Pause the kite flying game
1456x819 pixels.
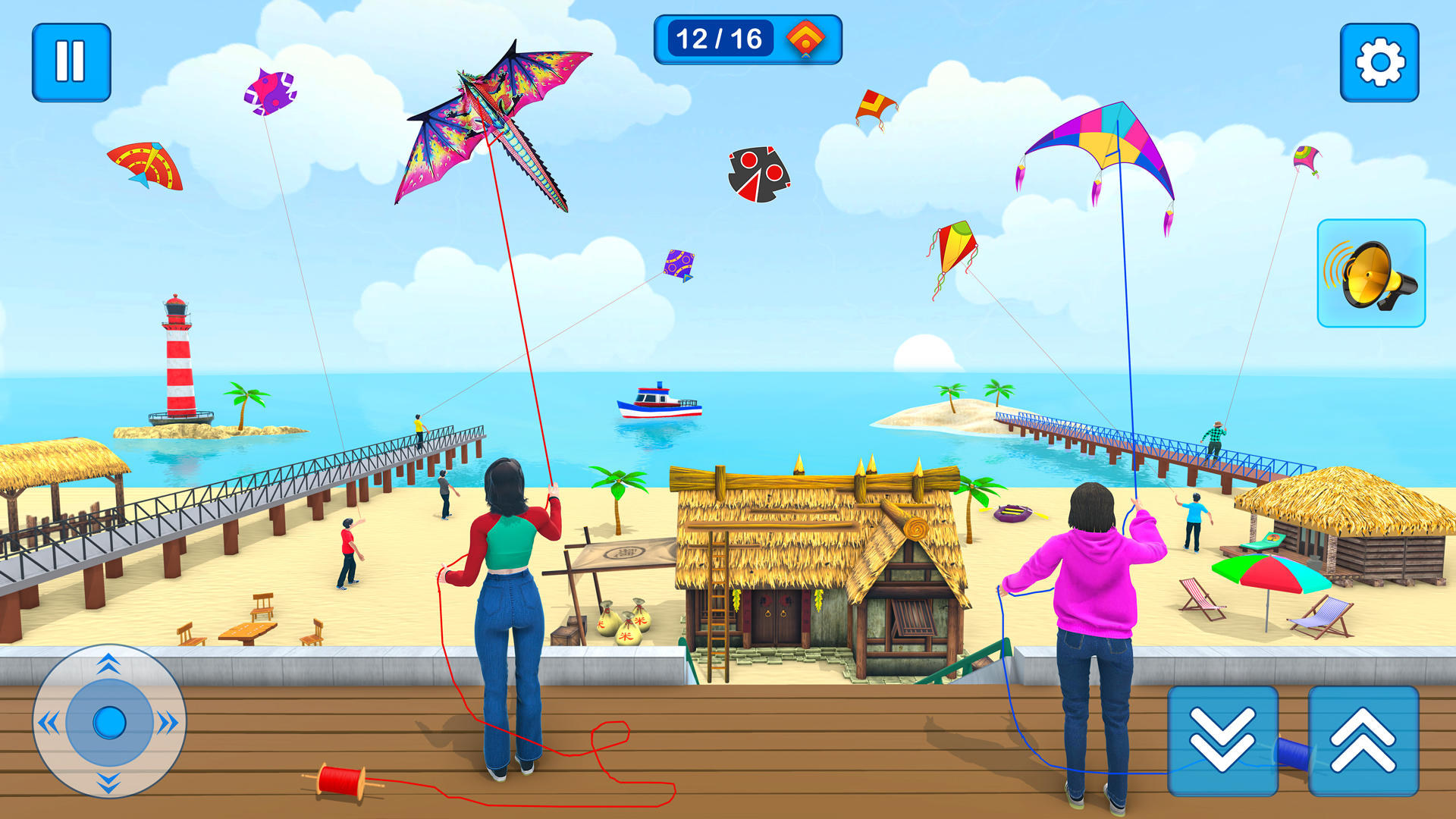tap(71, 61)
